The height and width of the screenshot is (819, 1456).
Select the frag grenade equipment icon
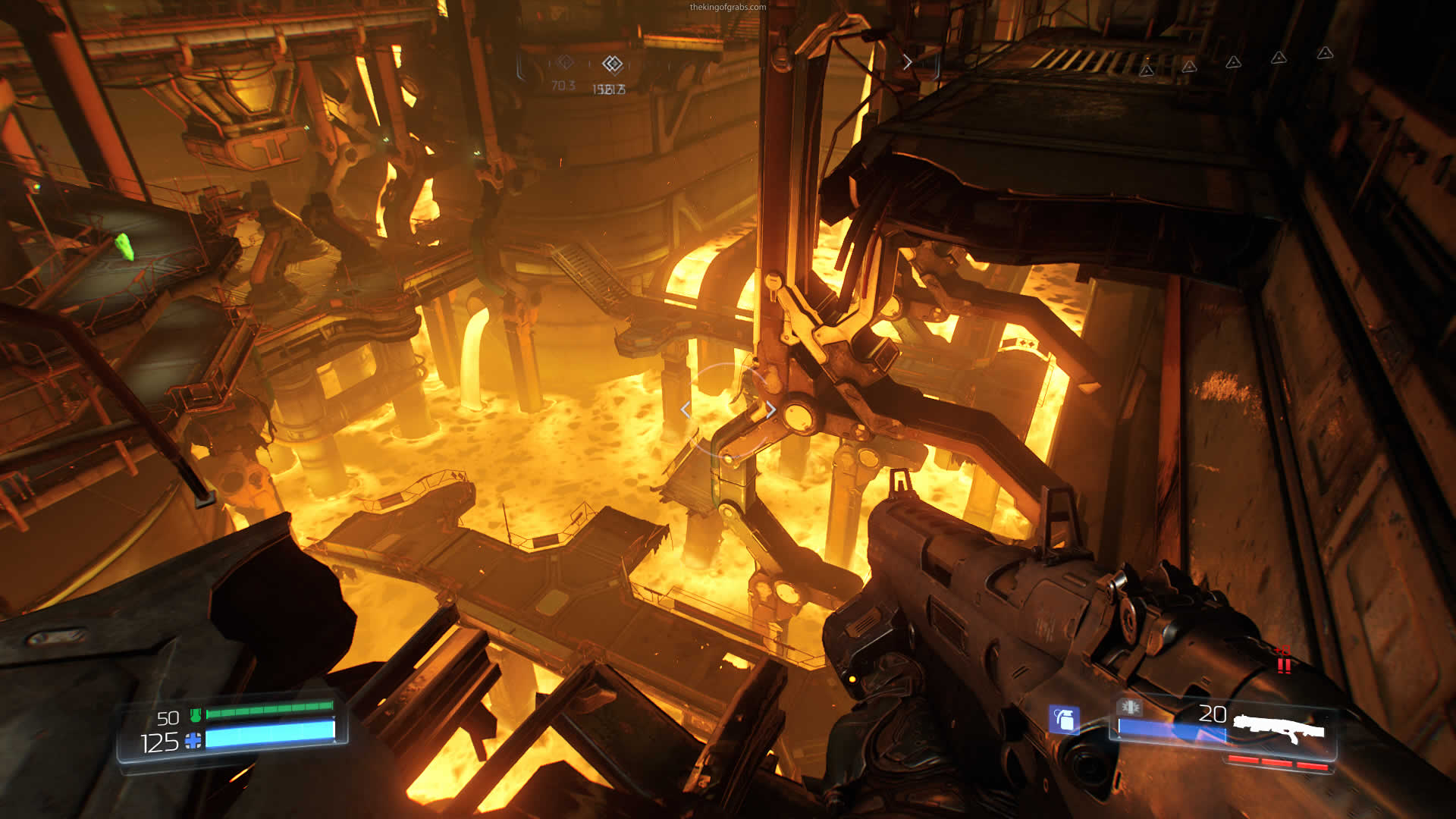pos(1064,719)
